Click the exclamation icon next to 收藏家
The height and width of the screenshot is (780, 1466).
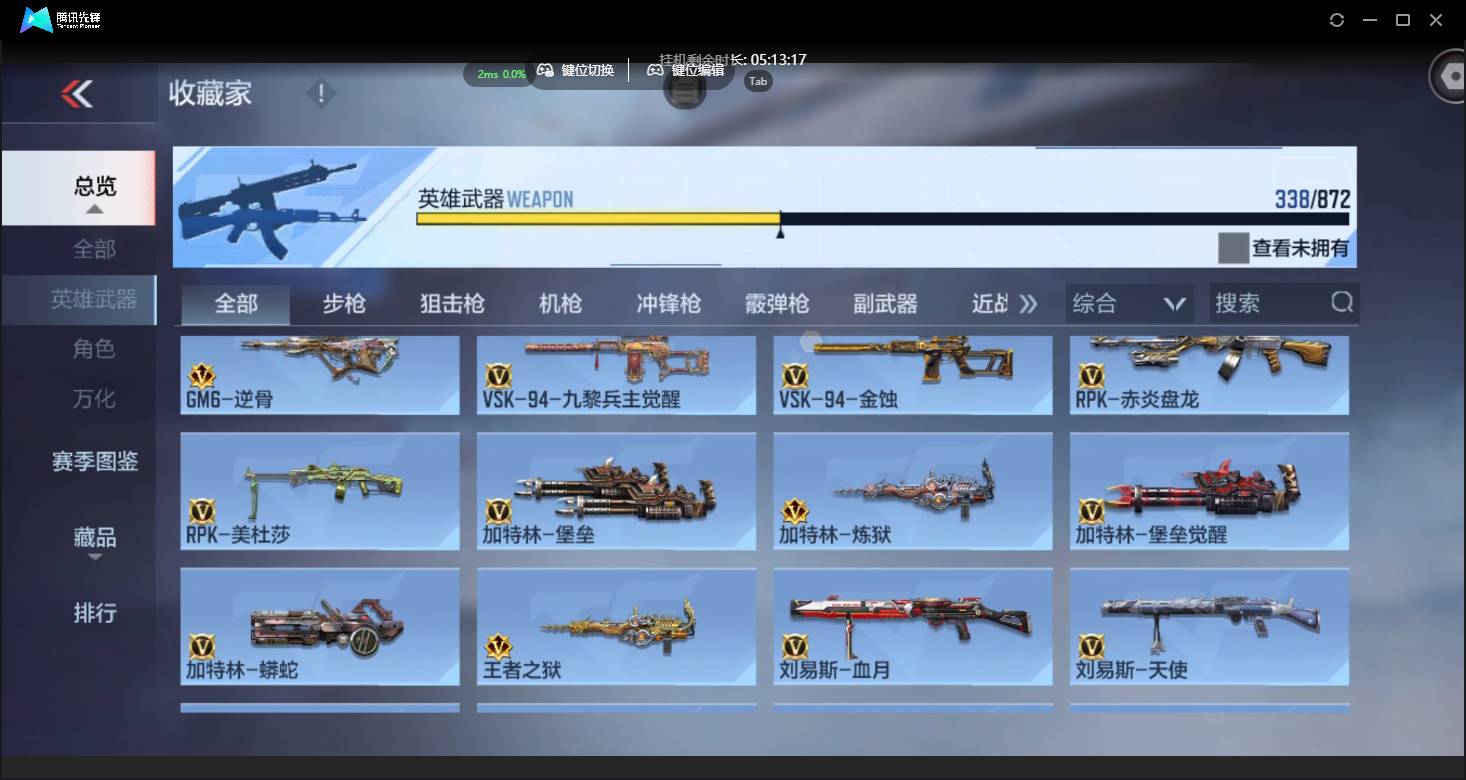coord(321,93)
